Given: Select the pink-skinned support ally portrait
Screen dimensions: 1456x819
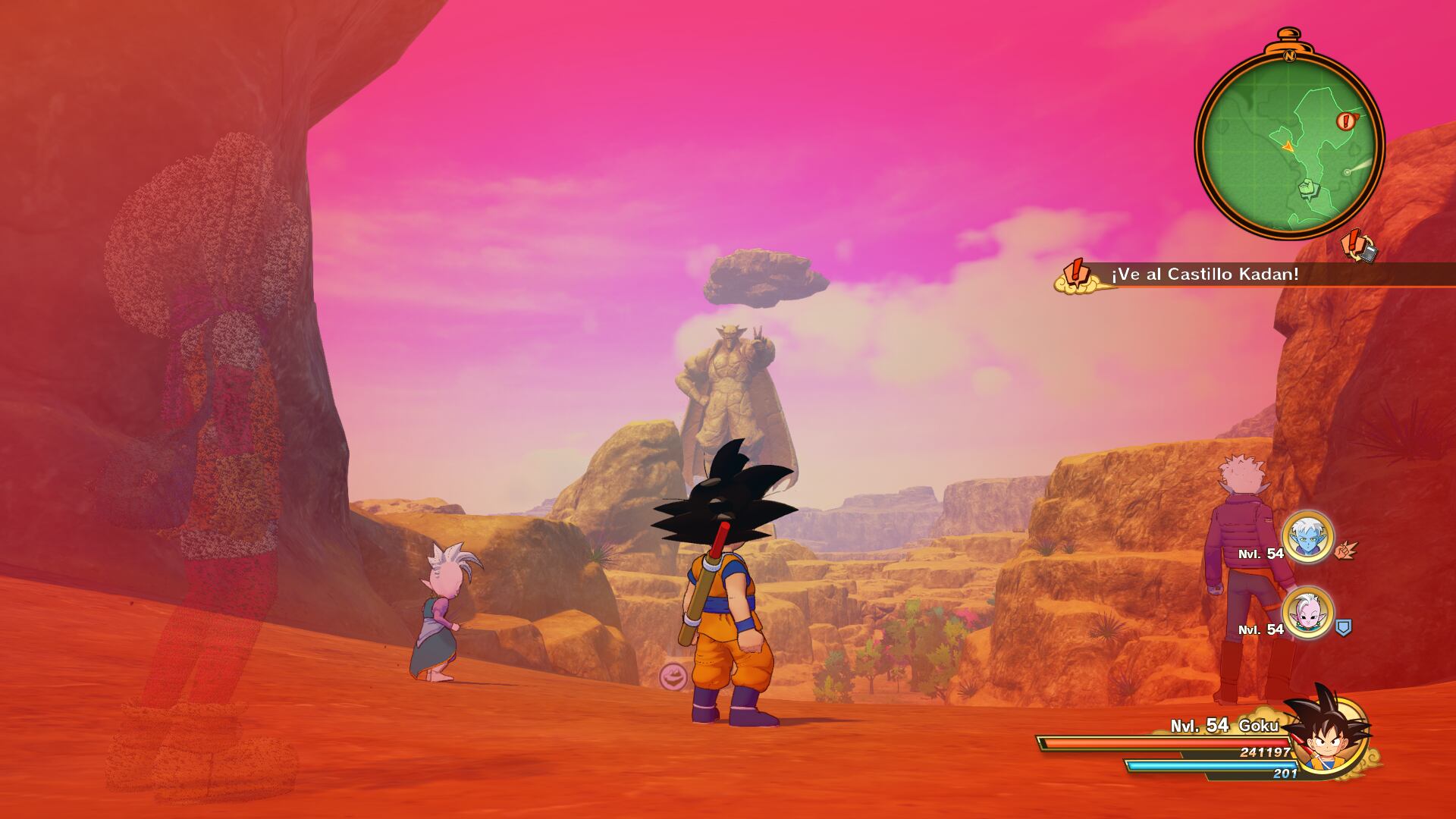Looking at the screenshot, I should coord(1307,613).
